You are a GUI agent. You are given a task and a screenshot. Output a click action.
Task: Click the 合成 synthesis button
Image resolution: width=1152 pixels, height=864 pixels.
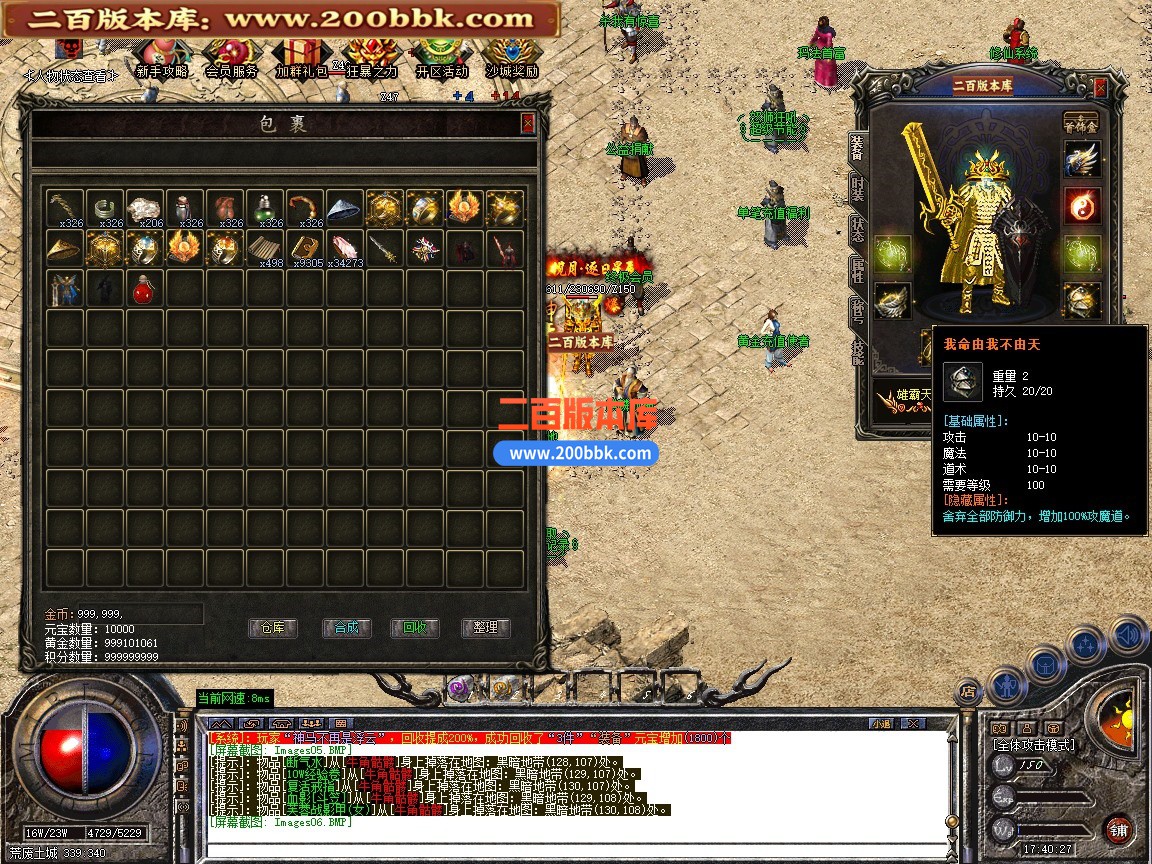tap(346, 628)
